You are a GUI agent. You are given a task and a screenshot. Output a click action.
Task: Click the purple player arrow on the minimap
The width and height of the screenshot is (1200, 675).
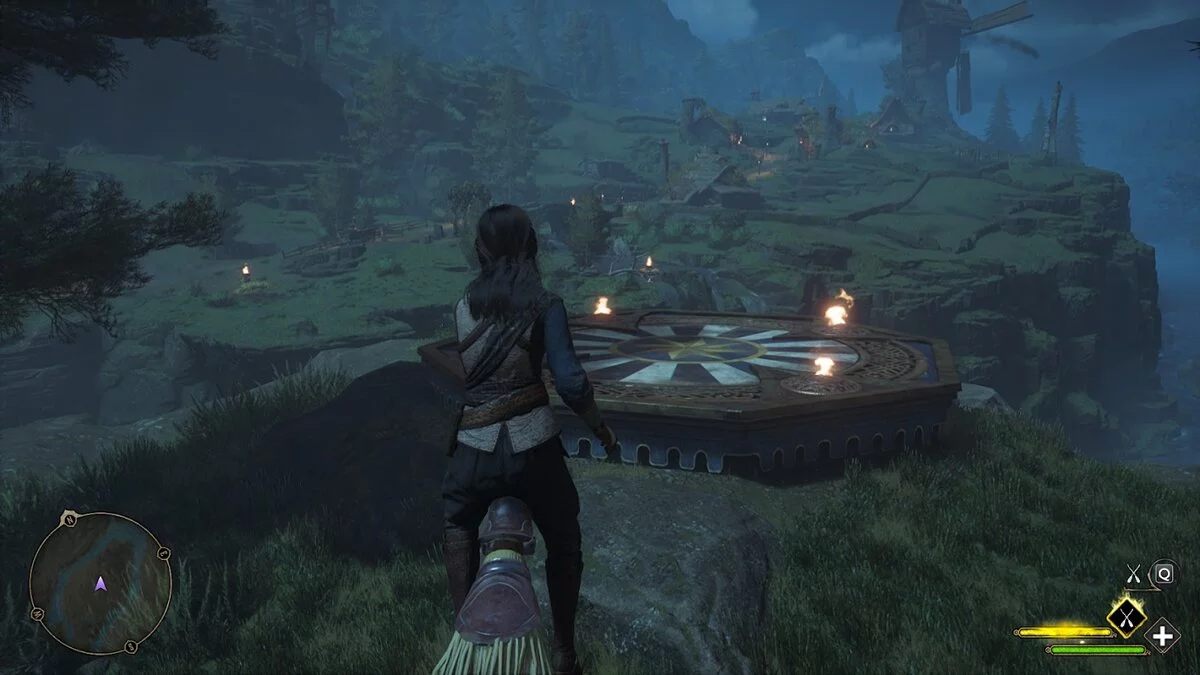point(100,584)
